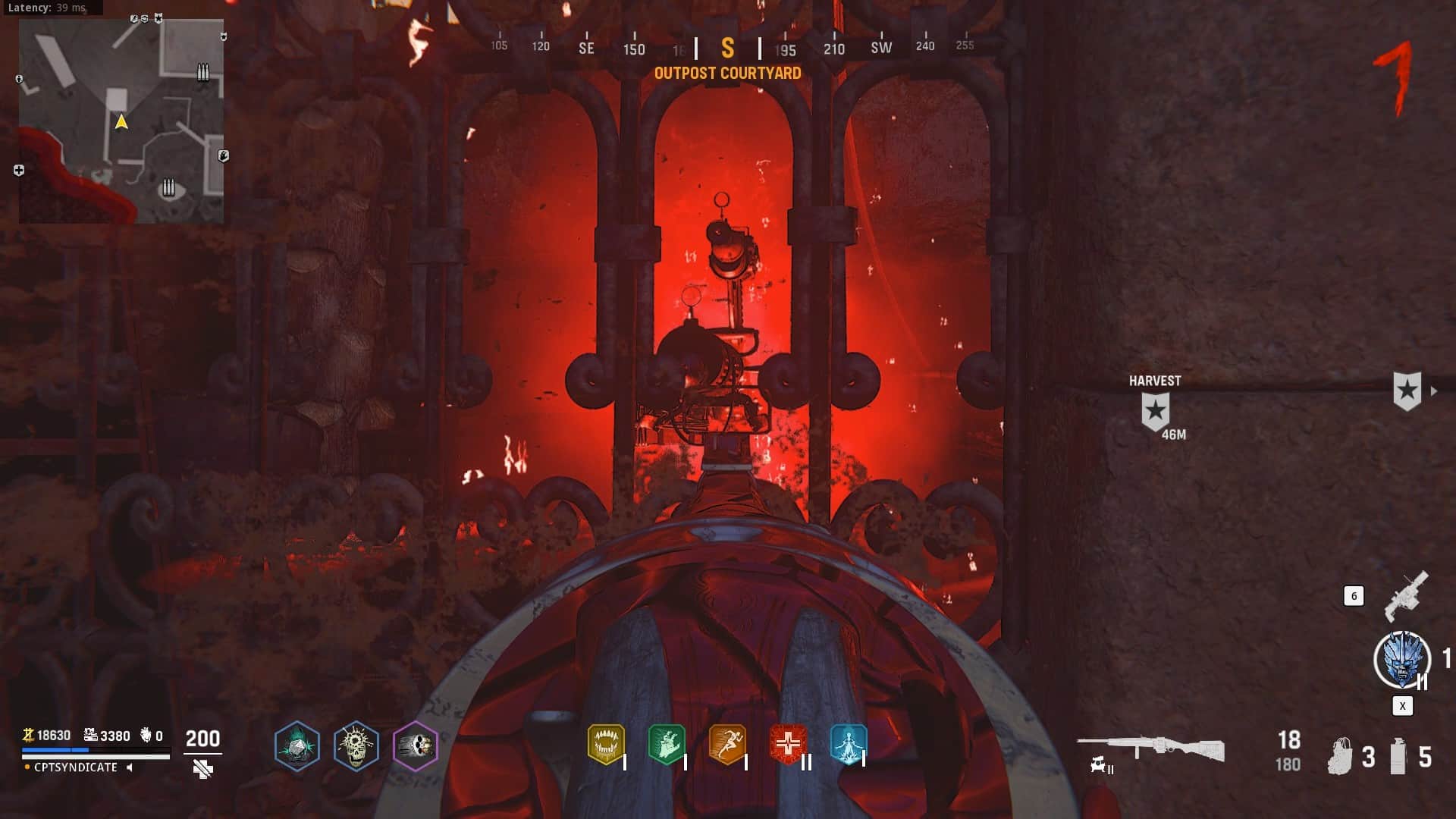Viewport: 1456px width, 819px height.
Task: Click the green zombie hand perk
Action: (667, 744)
